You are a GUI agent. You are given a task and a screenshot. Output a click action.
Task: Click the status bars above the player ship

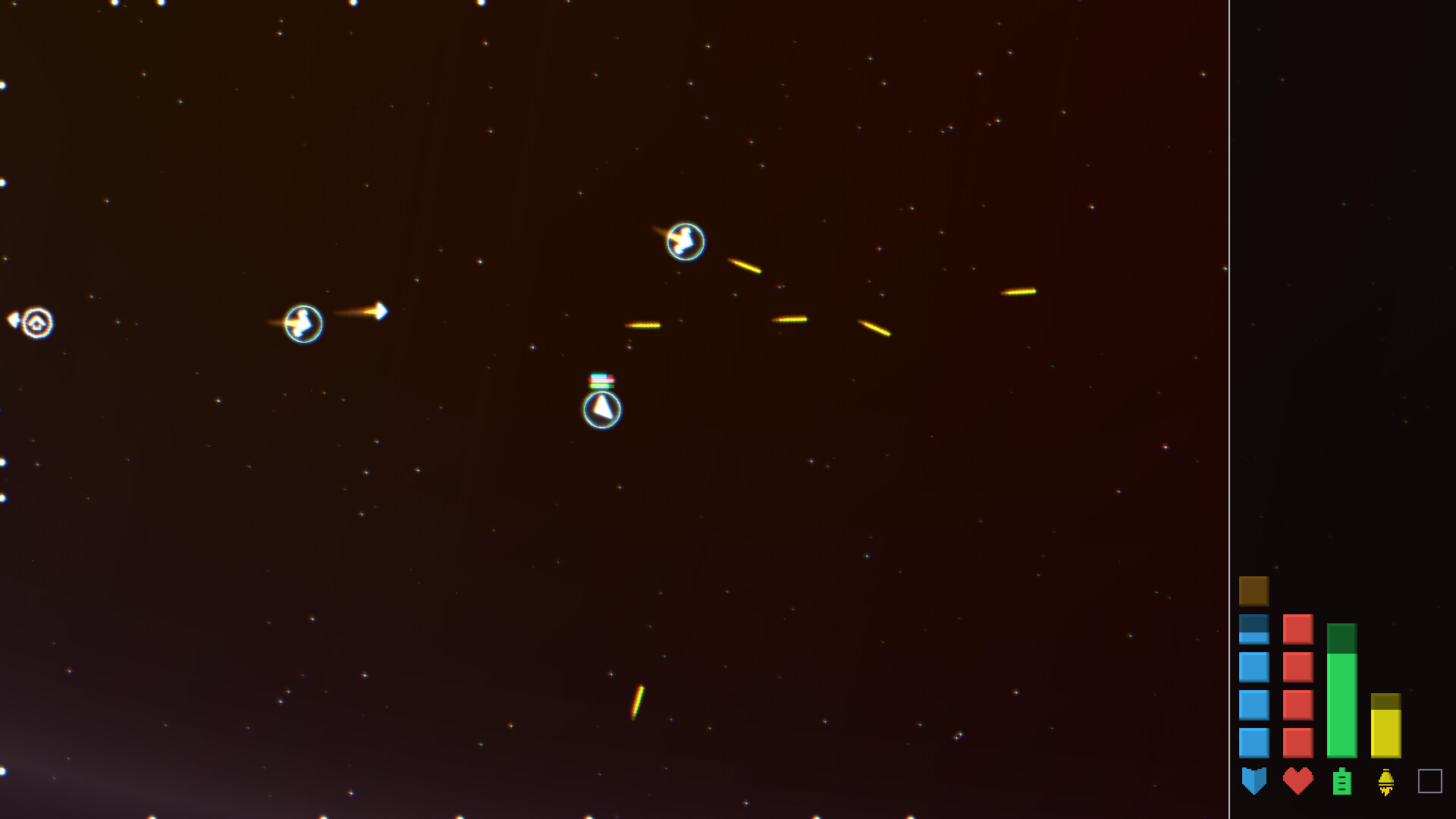(x=601, y=378)
